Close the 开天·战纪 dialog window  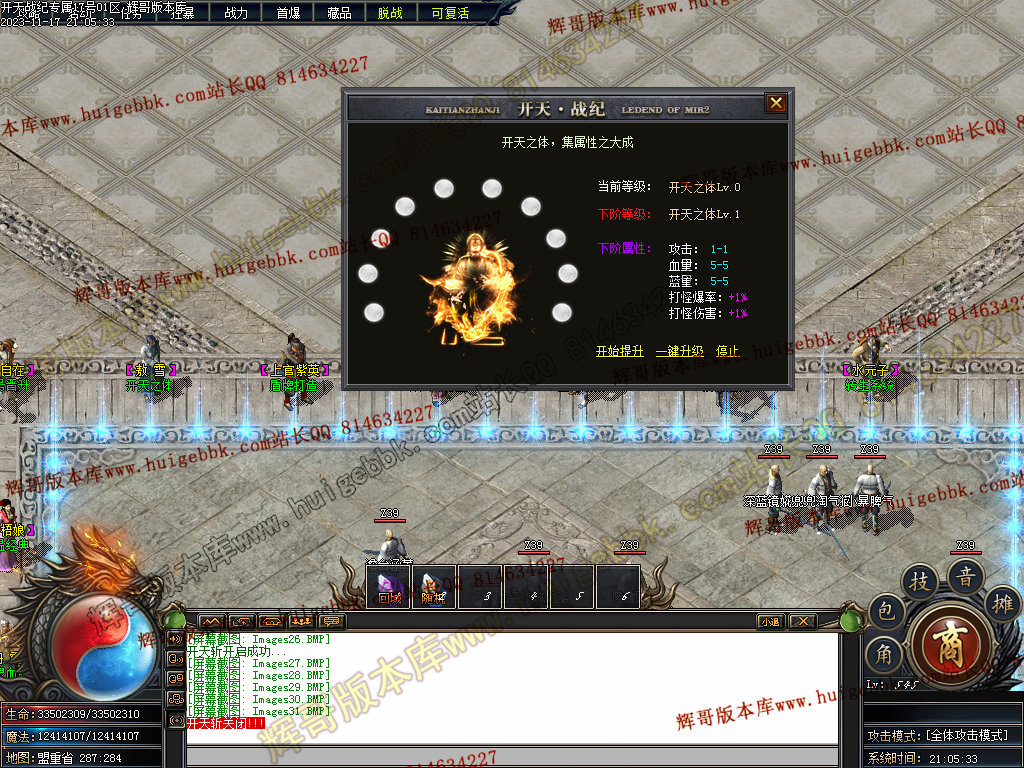pos(775,103)
